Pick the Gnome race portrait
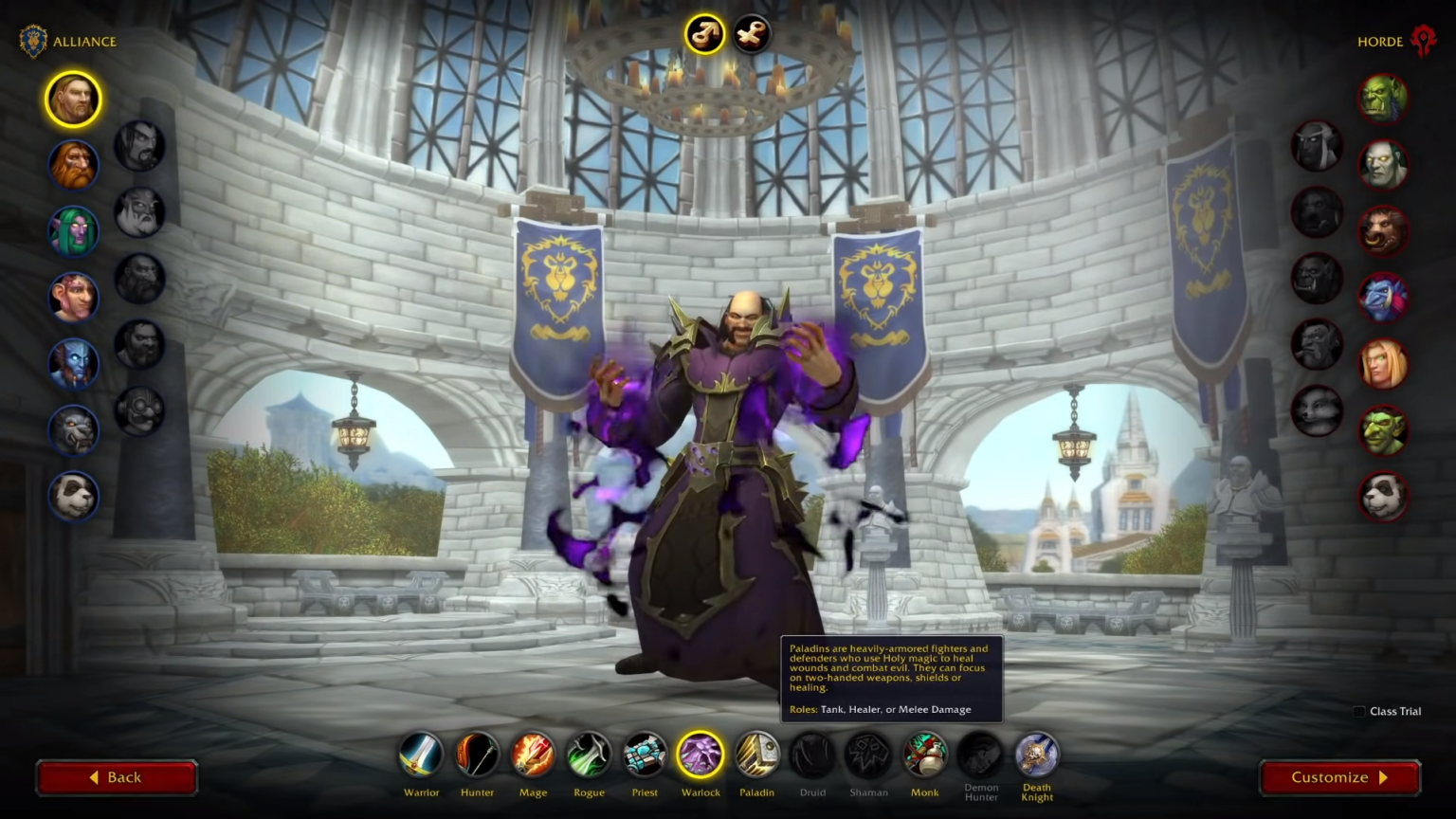The height and width of the screenshot is (819, 1456). tap(73, 298)
